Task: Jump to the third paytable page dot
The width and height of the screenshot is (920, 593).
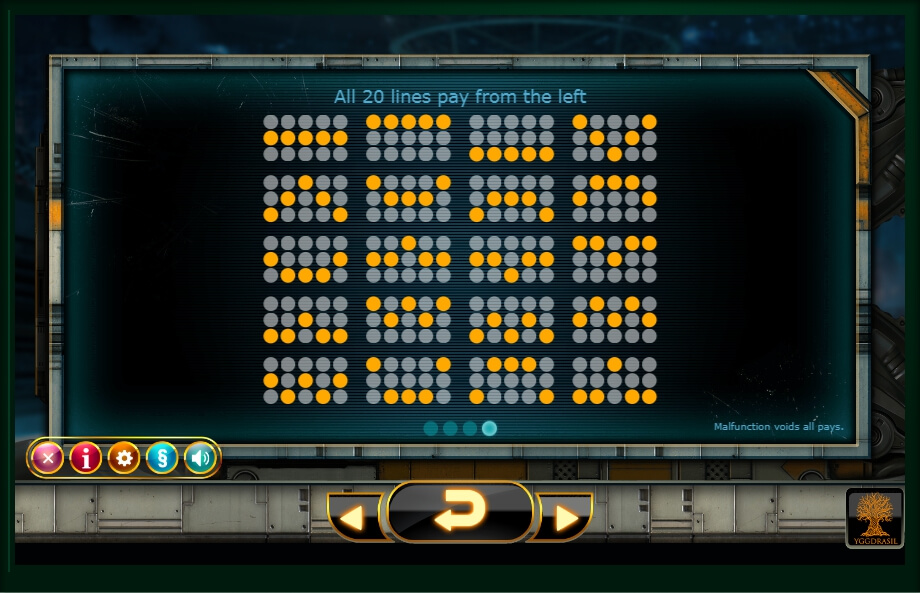Action: coord(470,428)
